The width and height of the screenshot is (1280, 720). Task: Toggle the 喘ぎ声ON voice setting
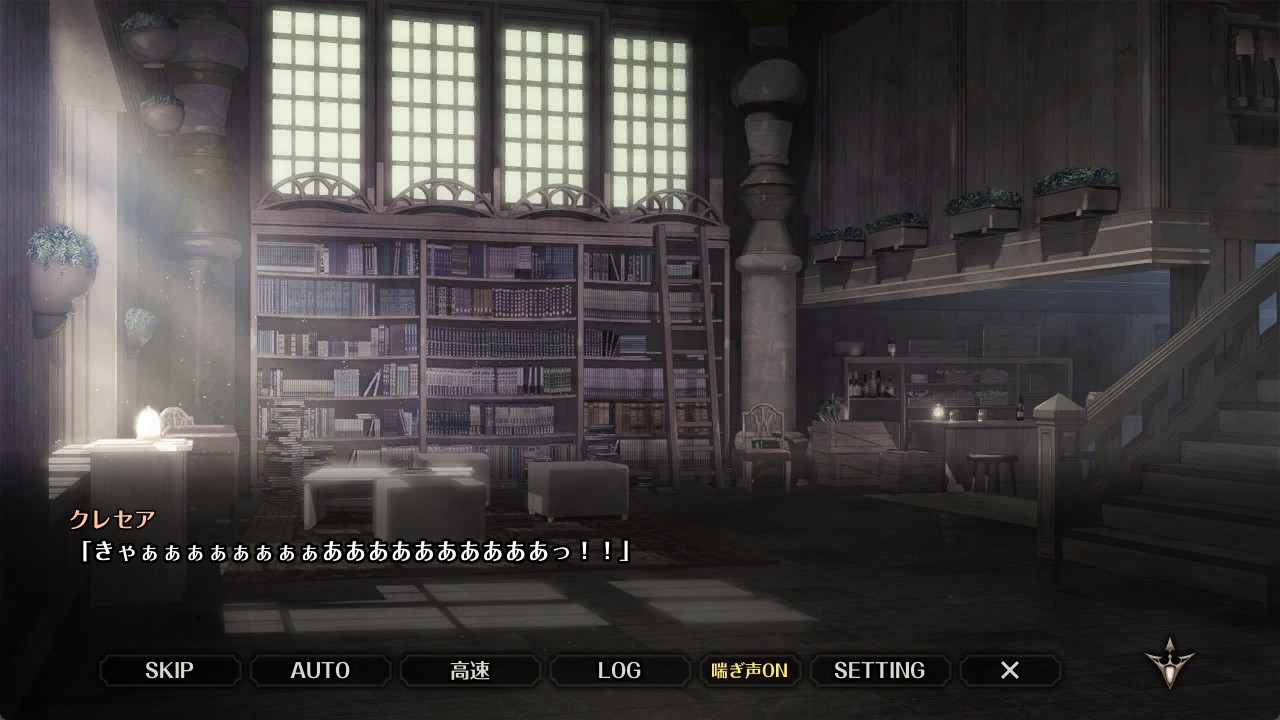point(749,670)
